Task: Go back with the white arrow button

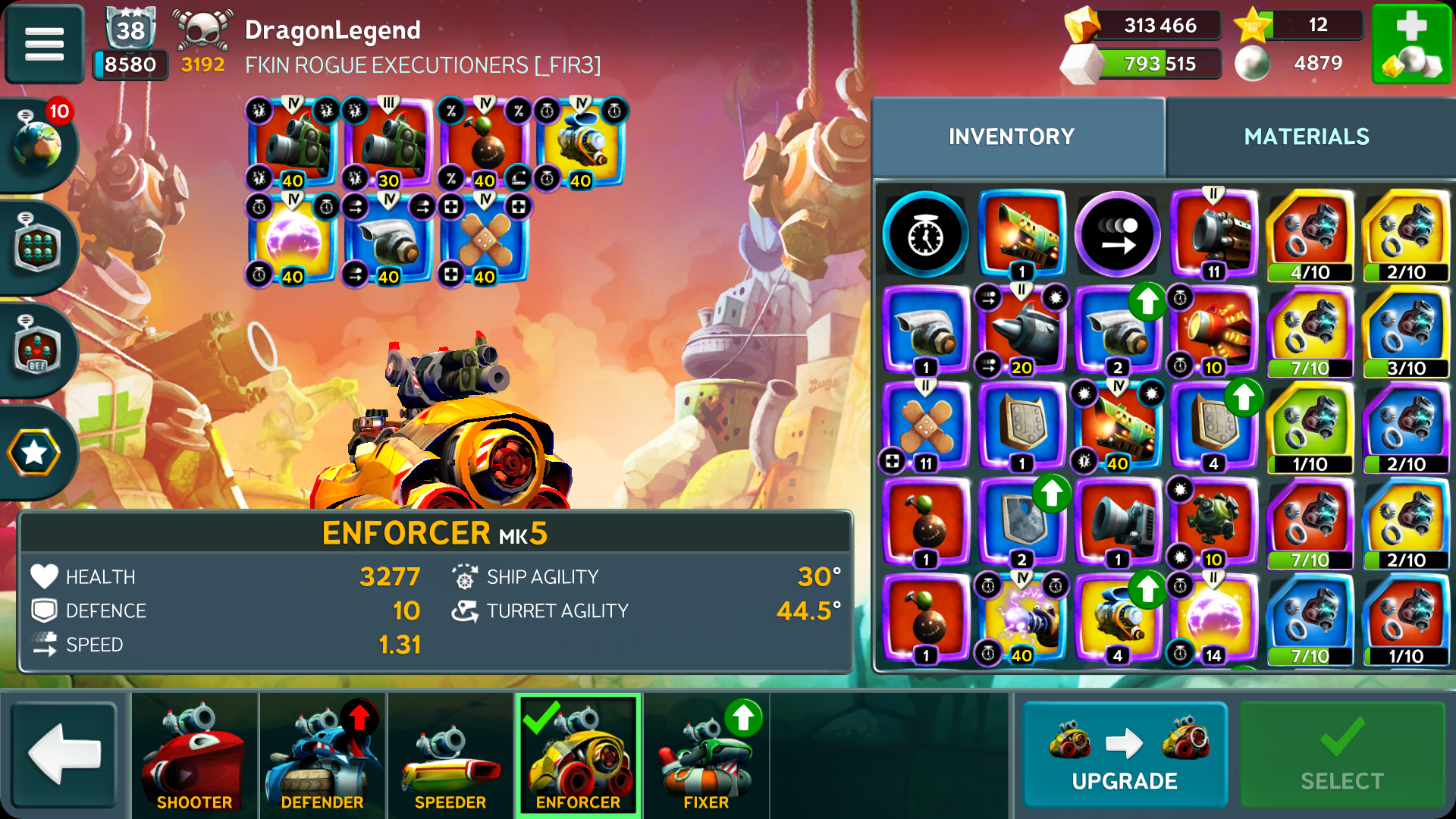Action: (x=64, y=755)
